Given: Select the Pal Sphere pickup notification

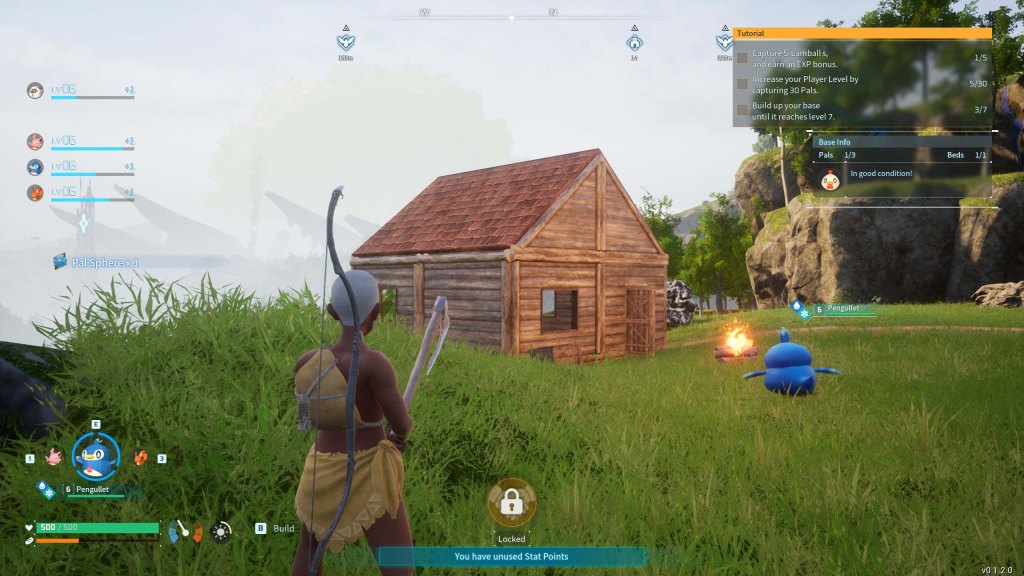Looking at the screenshot, I should pyautogui.click(x=96, y=262).
